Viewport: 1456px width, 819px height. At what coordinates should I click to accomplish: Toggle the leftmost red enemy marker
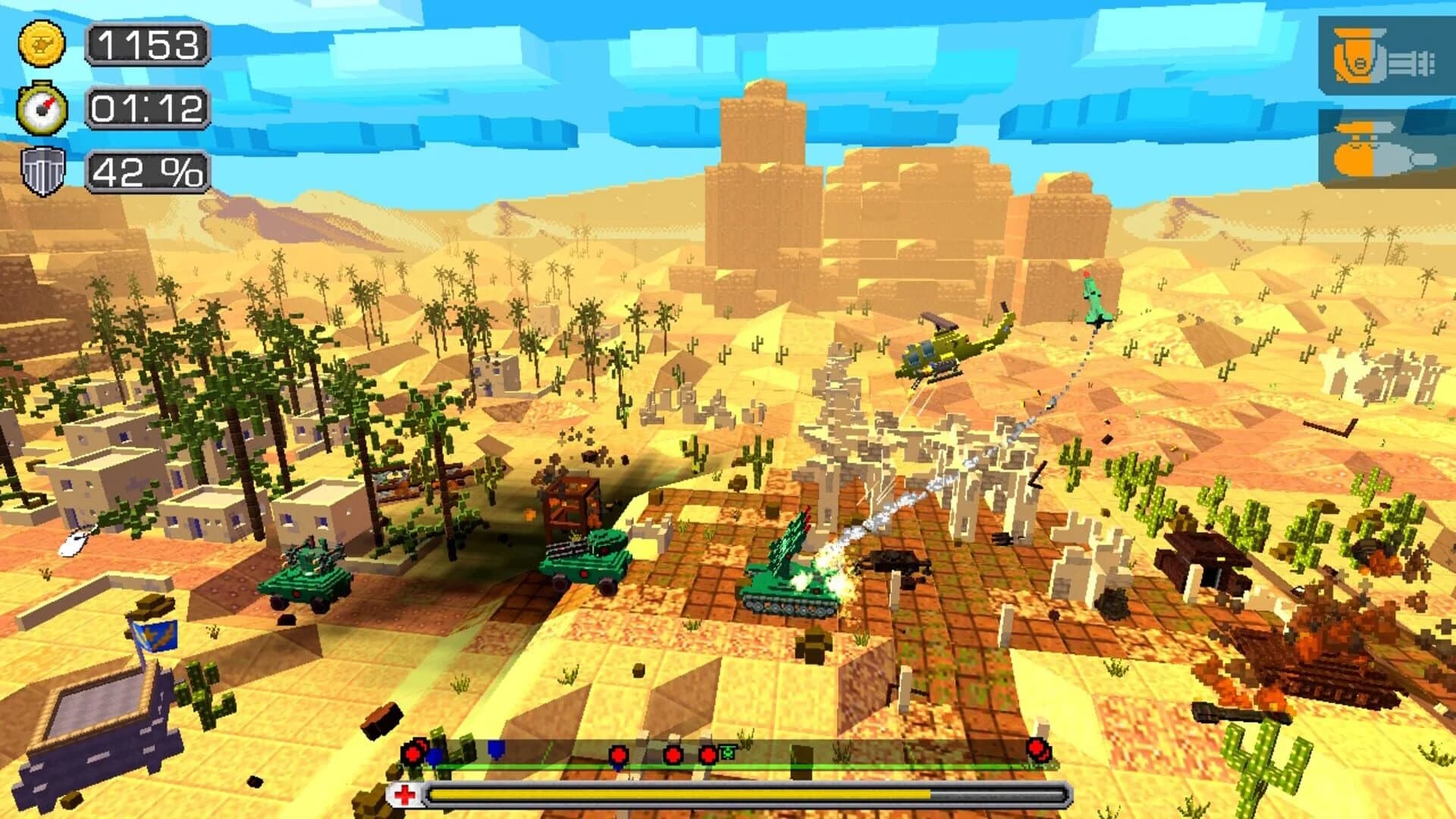pyautogui.click(x=412, y=755)
